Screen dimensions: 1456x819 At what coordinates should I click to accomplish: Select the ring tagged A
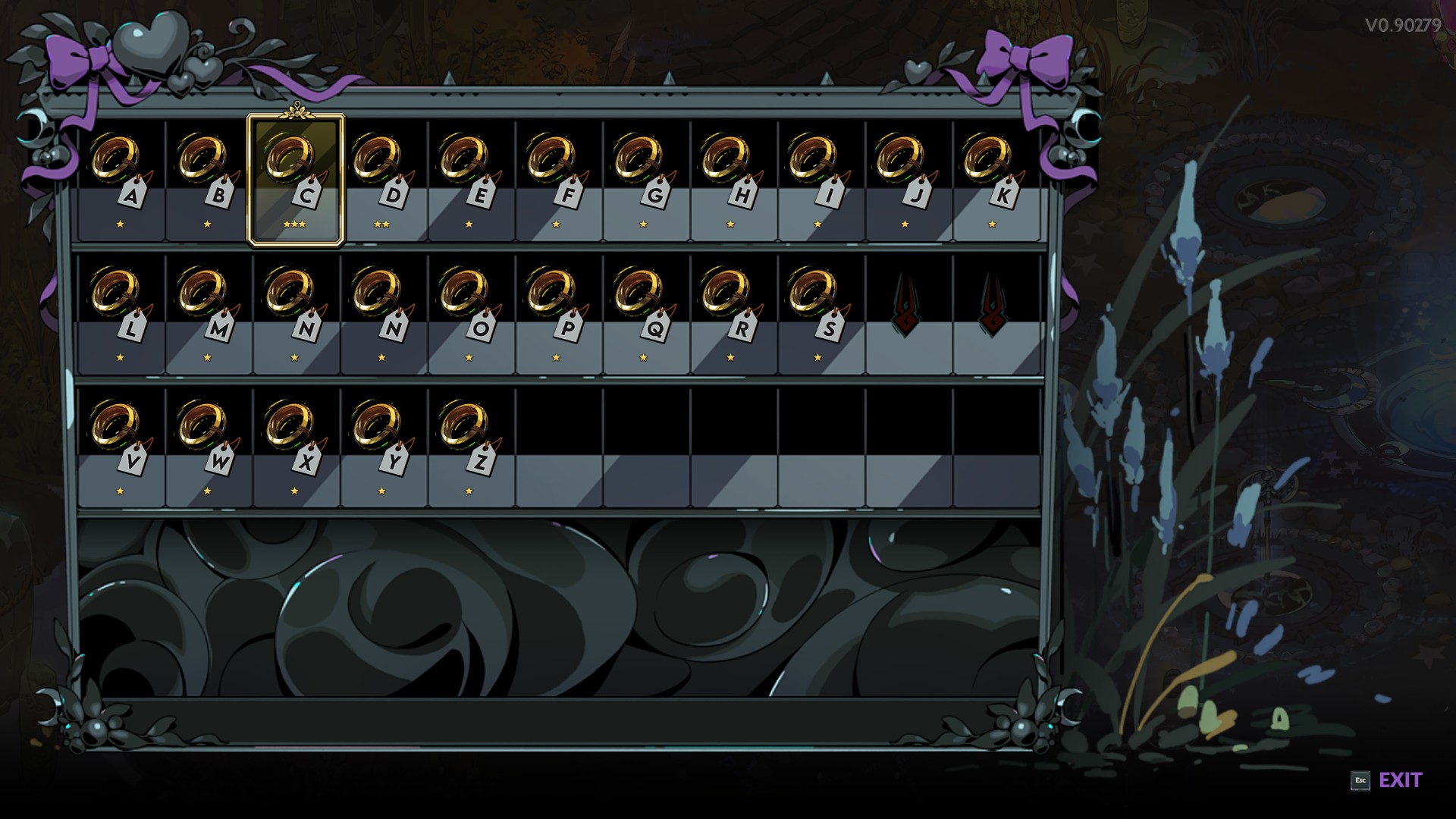point(121,180)
